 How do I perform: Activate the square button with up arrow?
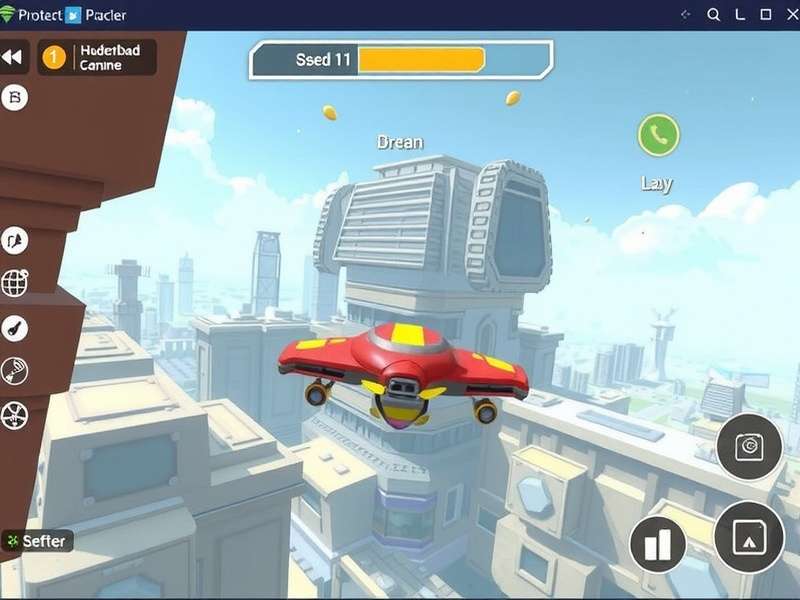click(x=748, y=537)
